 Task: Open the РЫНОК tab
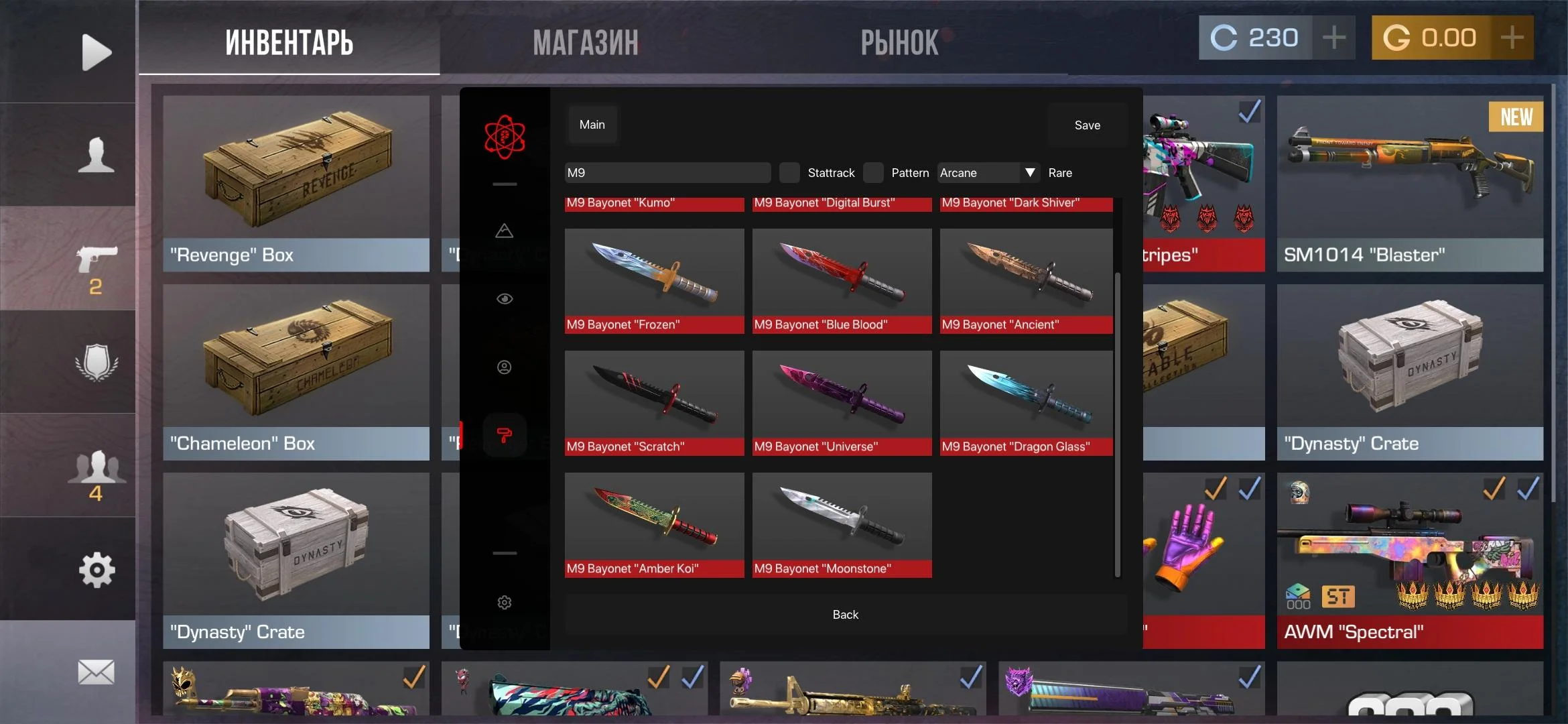[x=899, y=43]
